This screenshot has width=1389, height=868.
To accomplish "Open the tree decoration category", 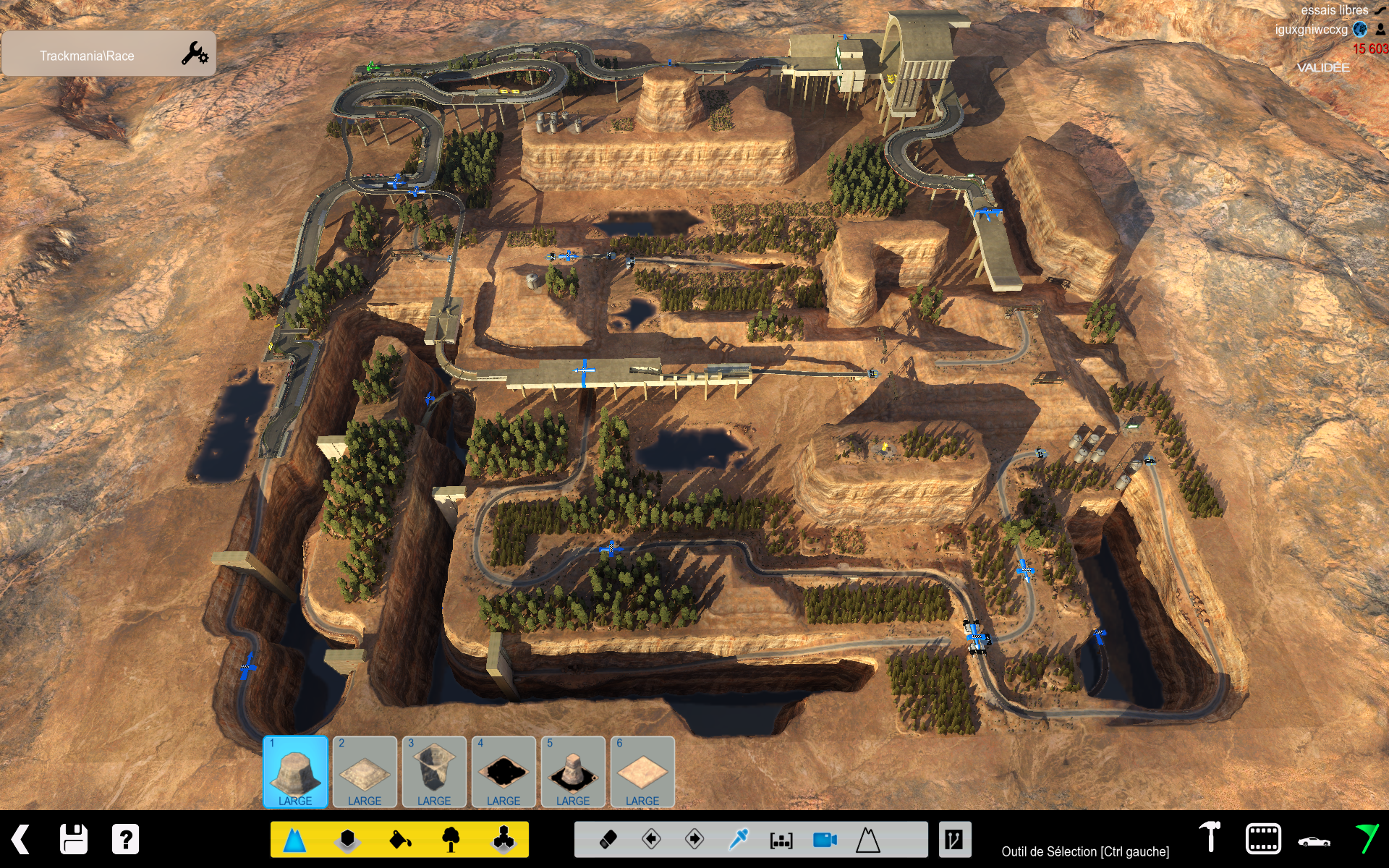I will pos(451,840).
